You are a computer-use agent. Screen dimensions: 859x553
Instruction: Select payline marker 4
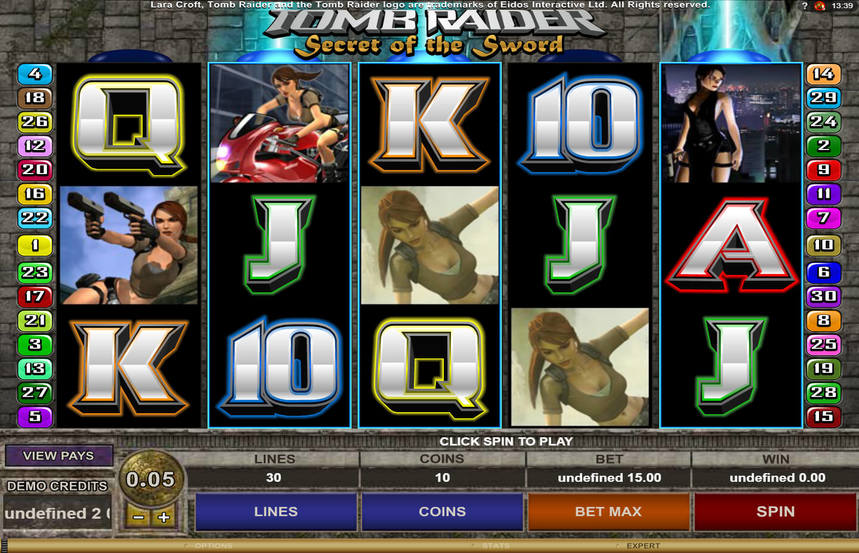click(x=35, y=74)
